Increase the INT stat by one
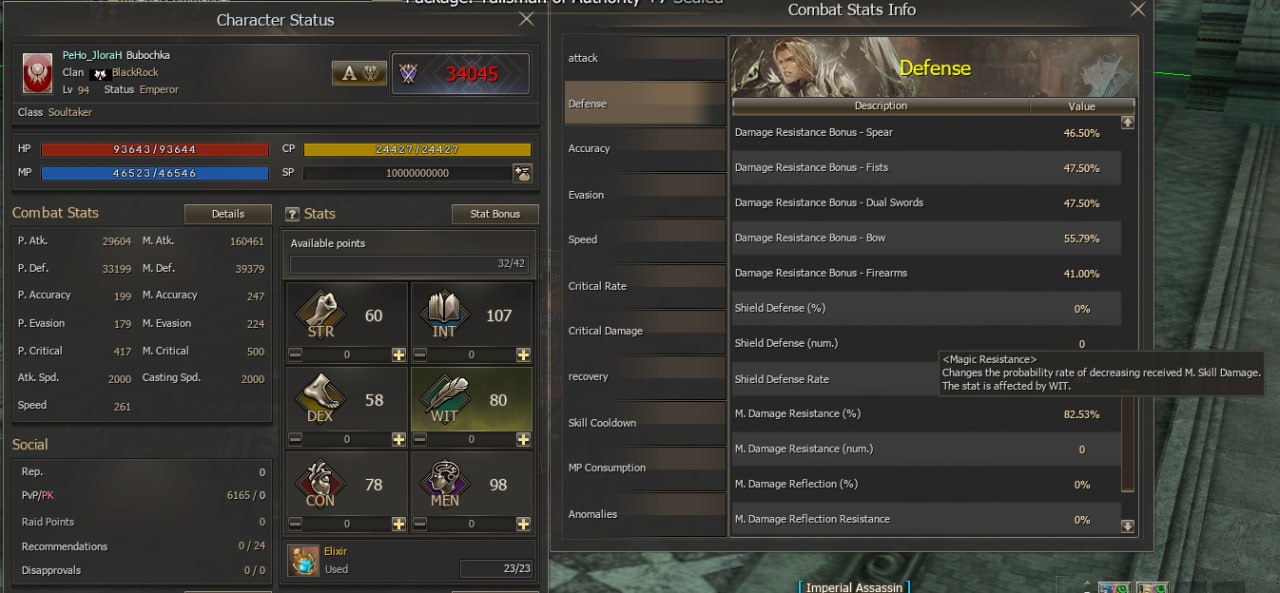 pyautogui.click(x=523, y=355)
